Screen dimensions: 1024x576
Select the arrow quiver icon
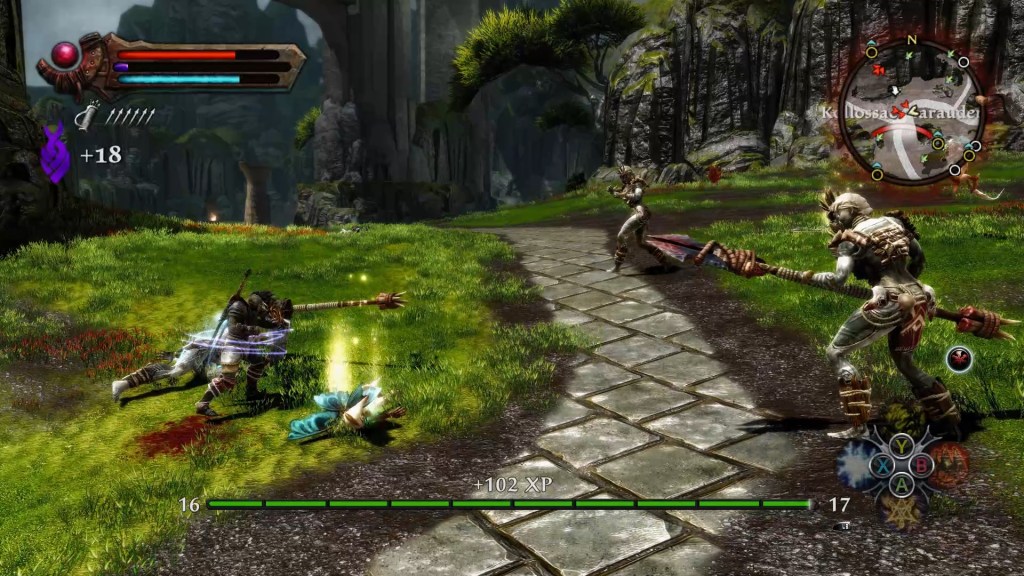88,117
